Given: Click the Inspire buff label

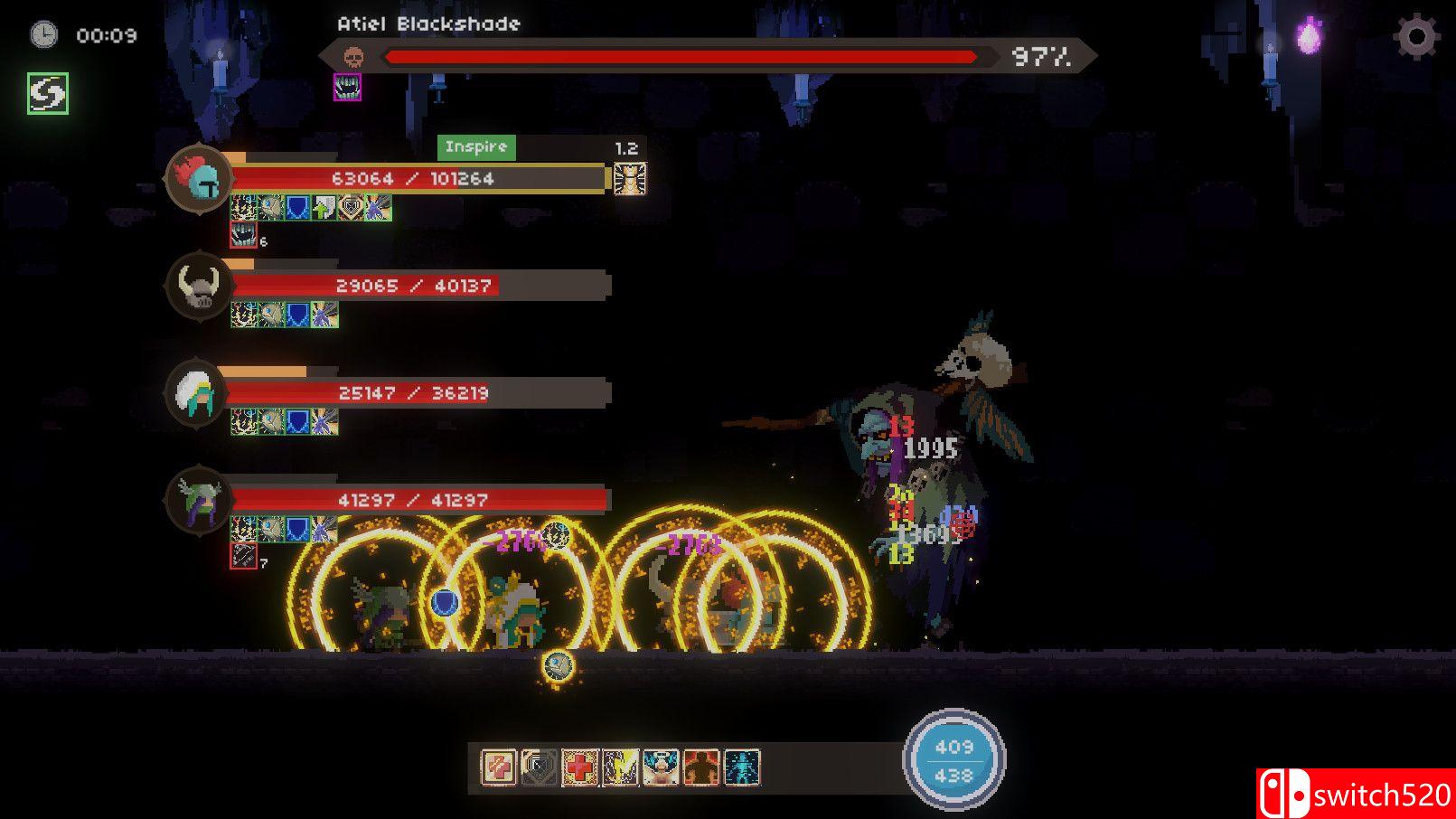Looking at the screenshot, I should pos(477,146).
